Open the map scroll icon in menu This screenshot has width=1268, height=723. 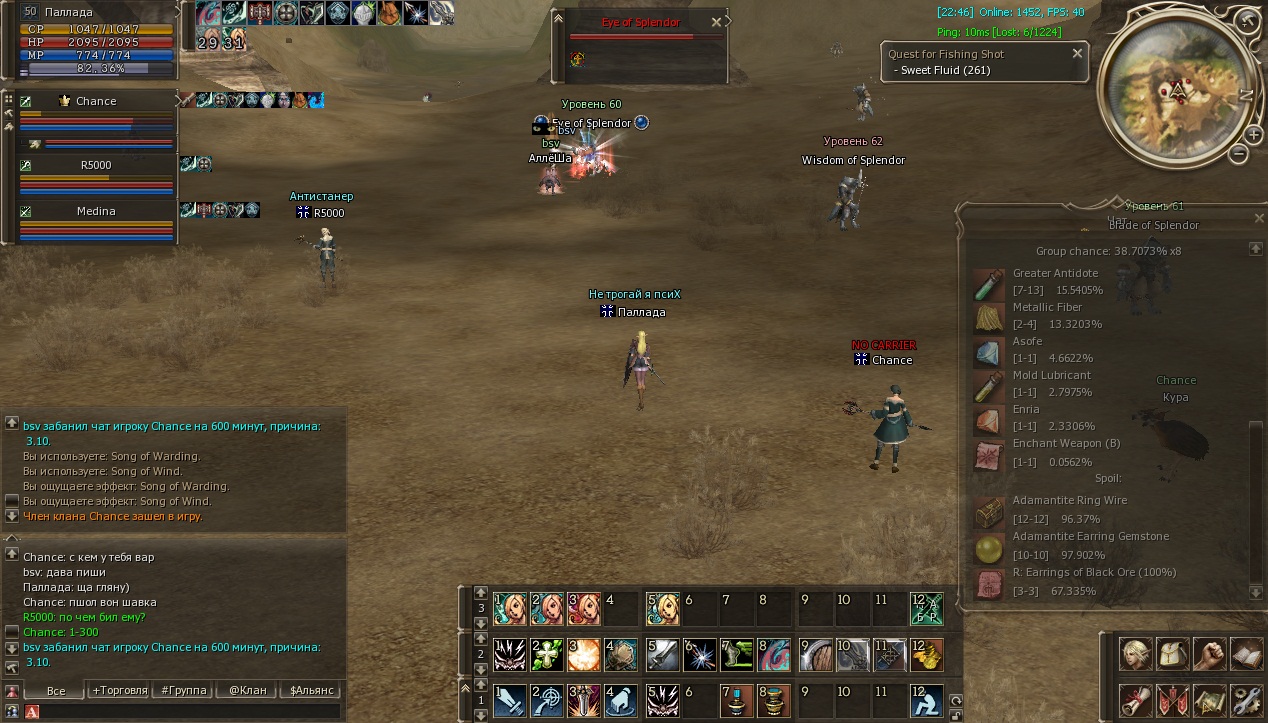(1209, 699)
